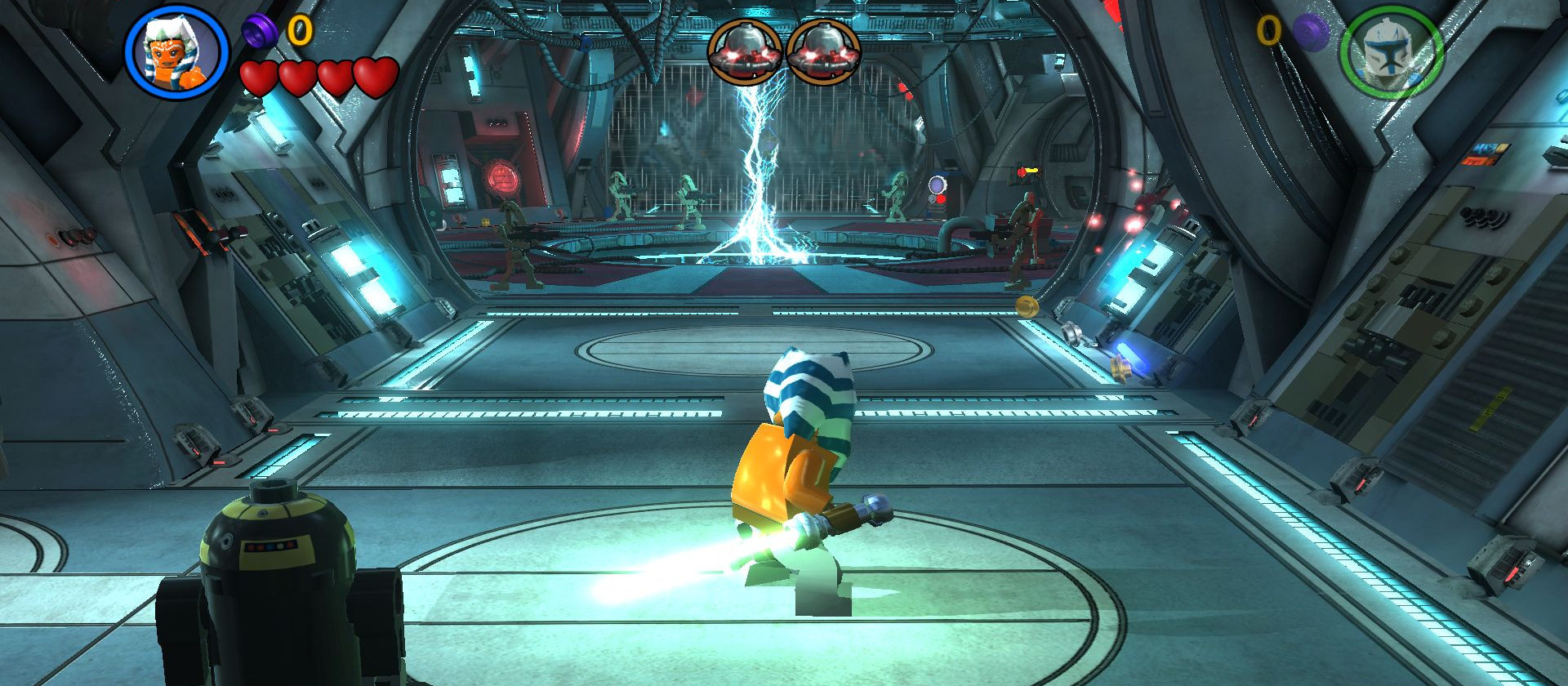This screenshot has height=686, width=1568.
Task: Click the purple stud icon beside Ahsoka's portrait
Action: [260, 31]
